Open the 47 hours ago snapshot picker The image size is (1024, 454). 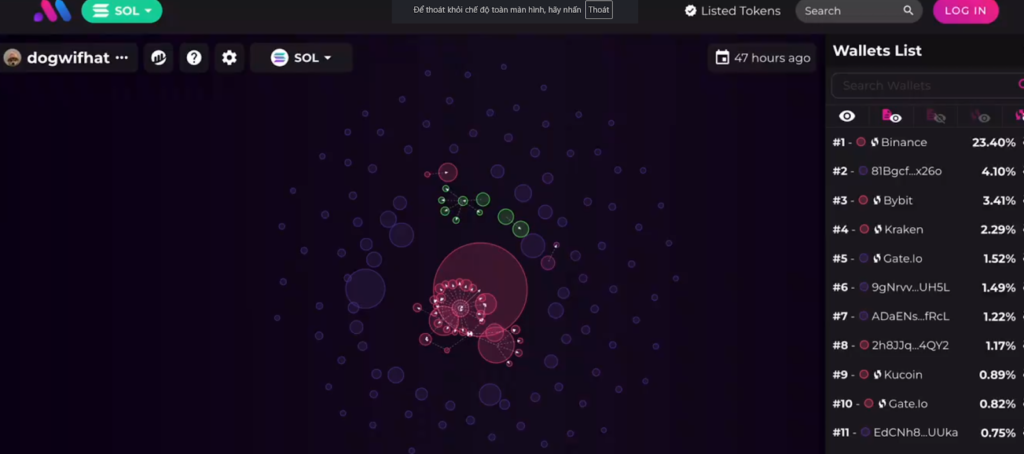(763, 58)
